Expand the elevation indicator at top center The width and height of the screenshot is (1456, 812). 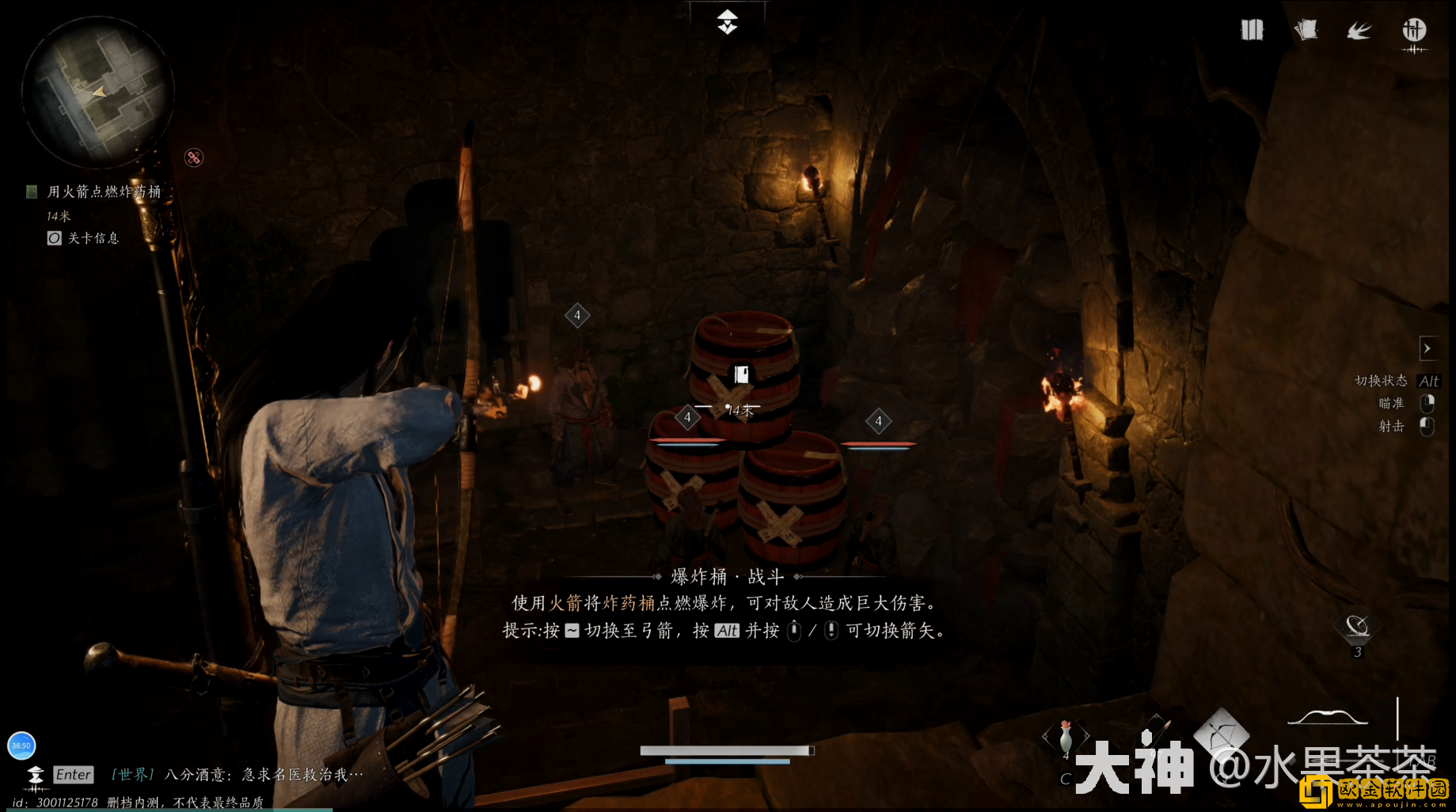coord(728,21)
